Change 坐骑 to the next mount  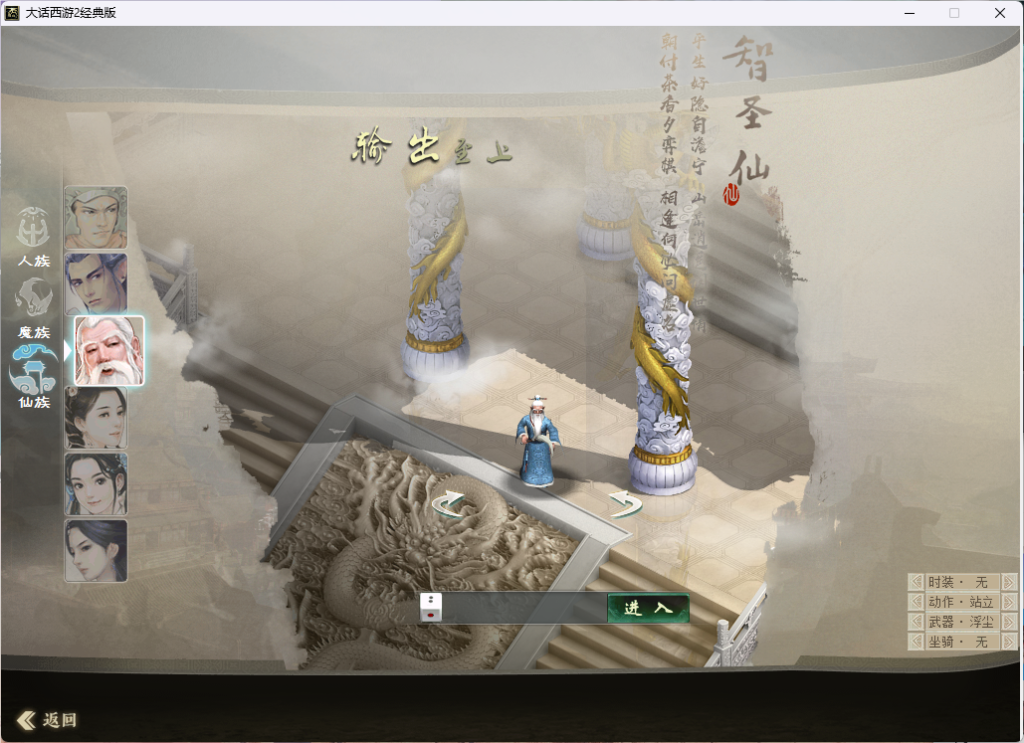click(1009, 642)
